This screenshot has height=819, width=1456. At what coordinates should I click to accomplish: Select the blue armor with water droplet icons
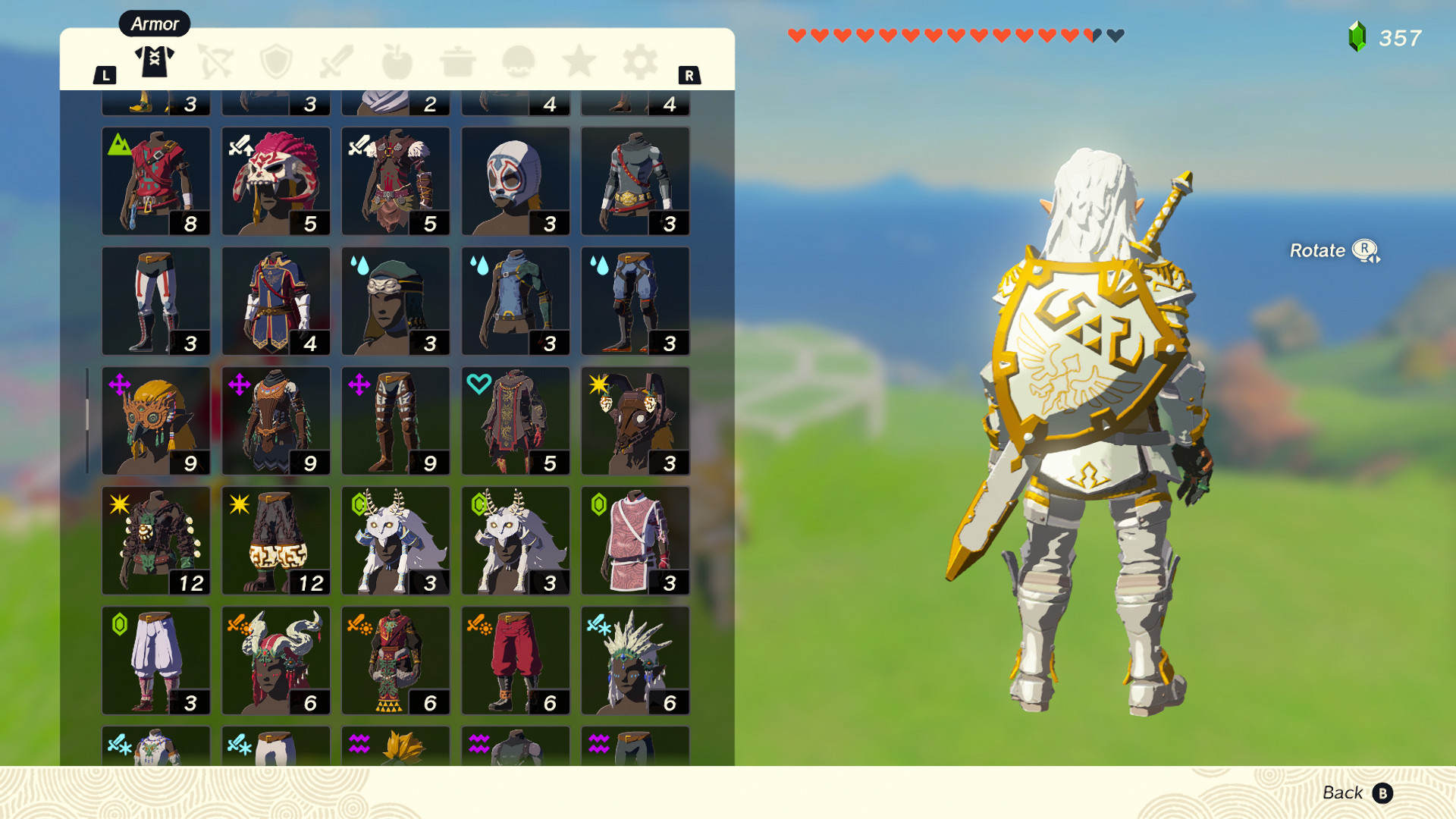(515, 301)
